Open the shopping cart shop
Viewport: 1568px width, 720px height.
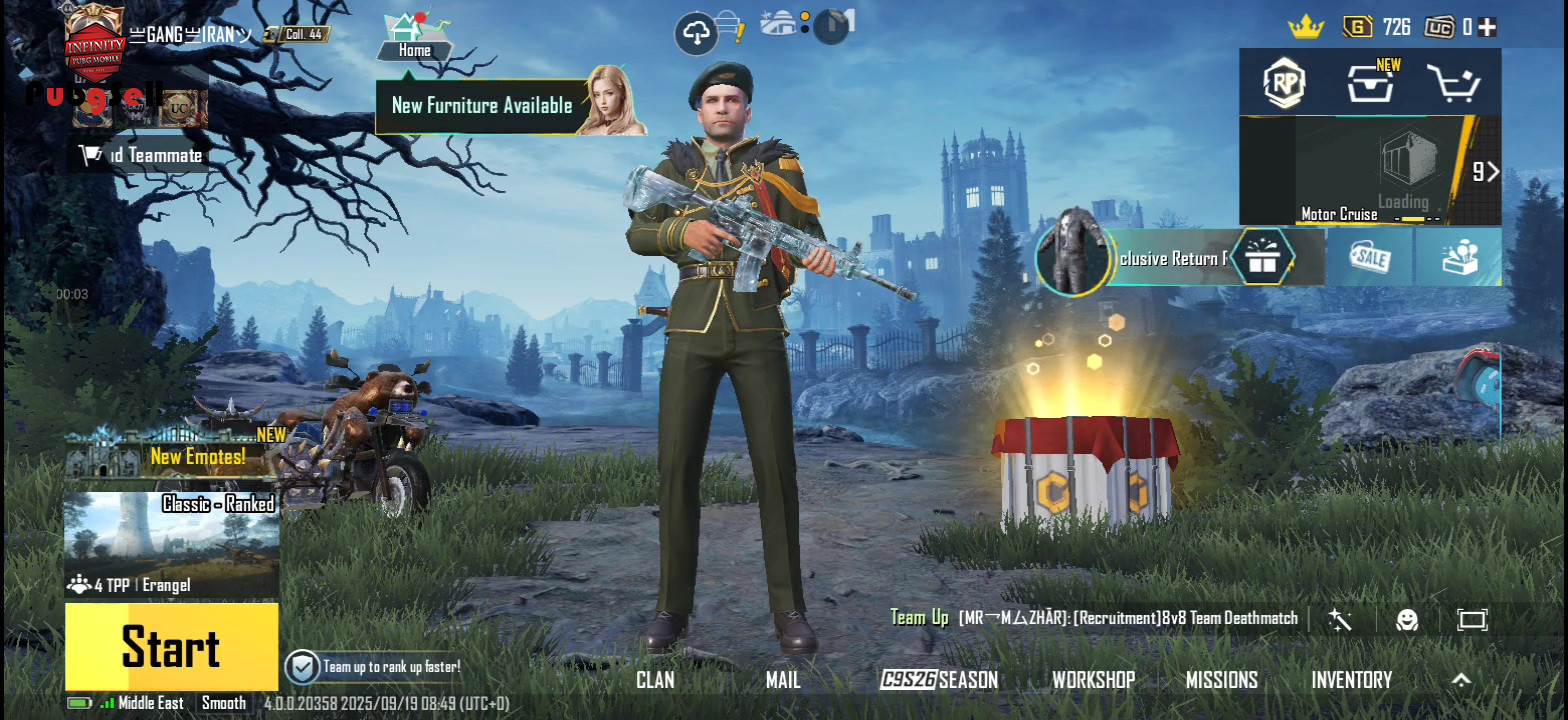click(1452, 84)
